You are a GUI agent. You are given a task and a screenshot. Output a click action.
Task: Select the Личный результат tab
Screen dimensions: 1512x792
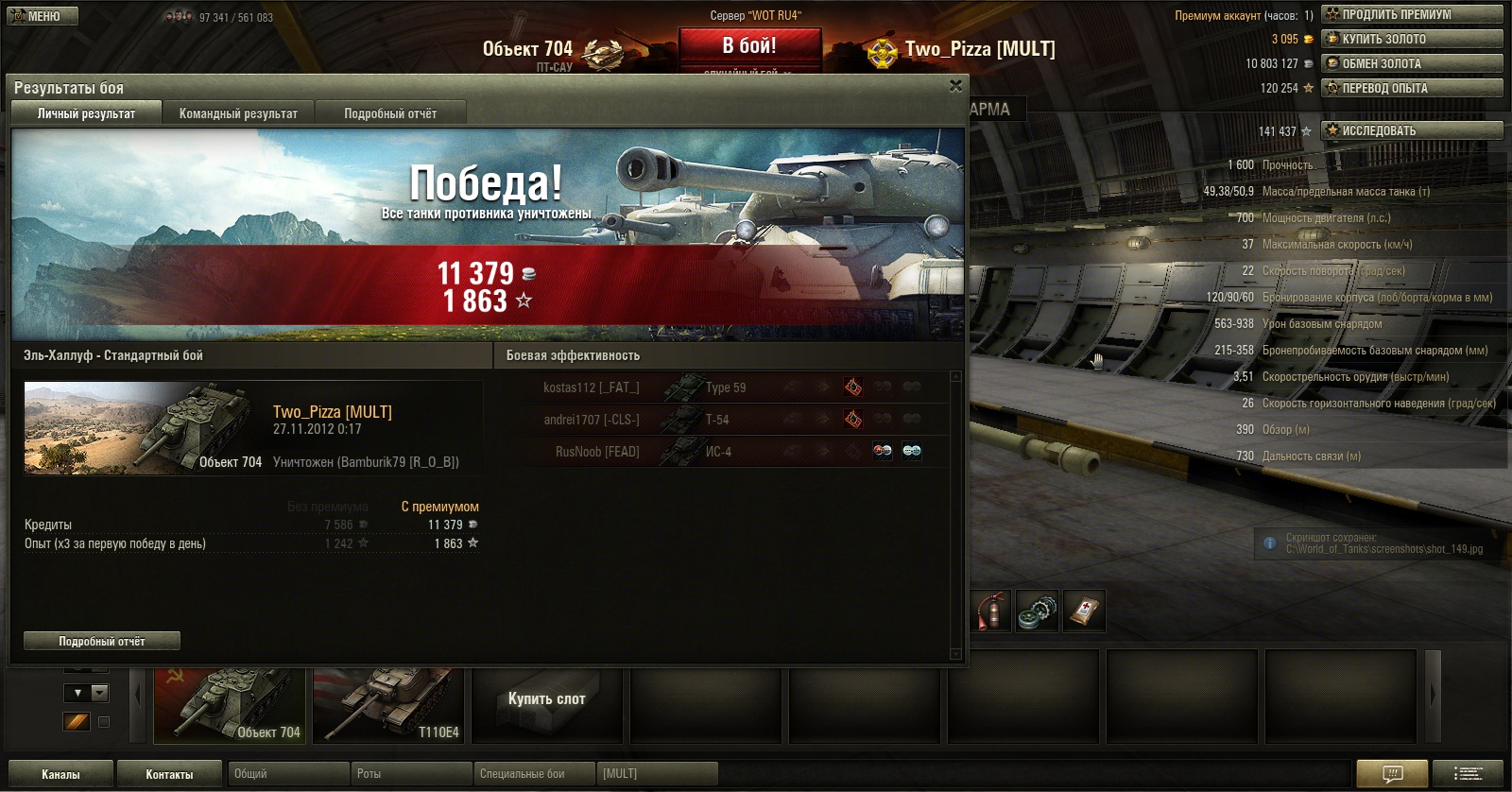pos(86,113)
